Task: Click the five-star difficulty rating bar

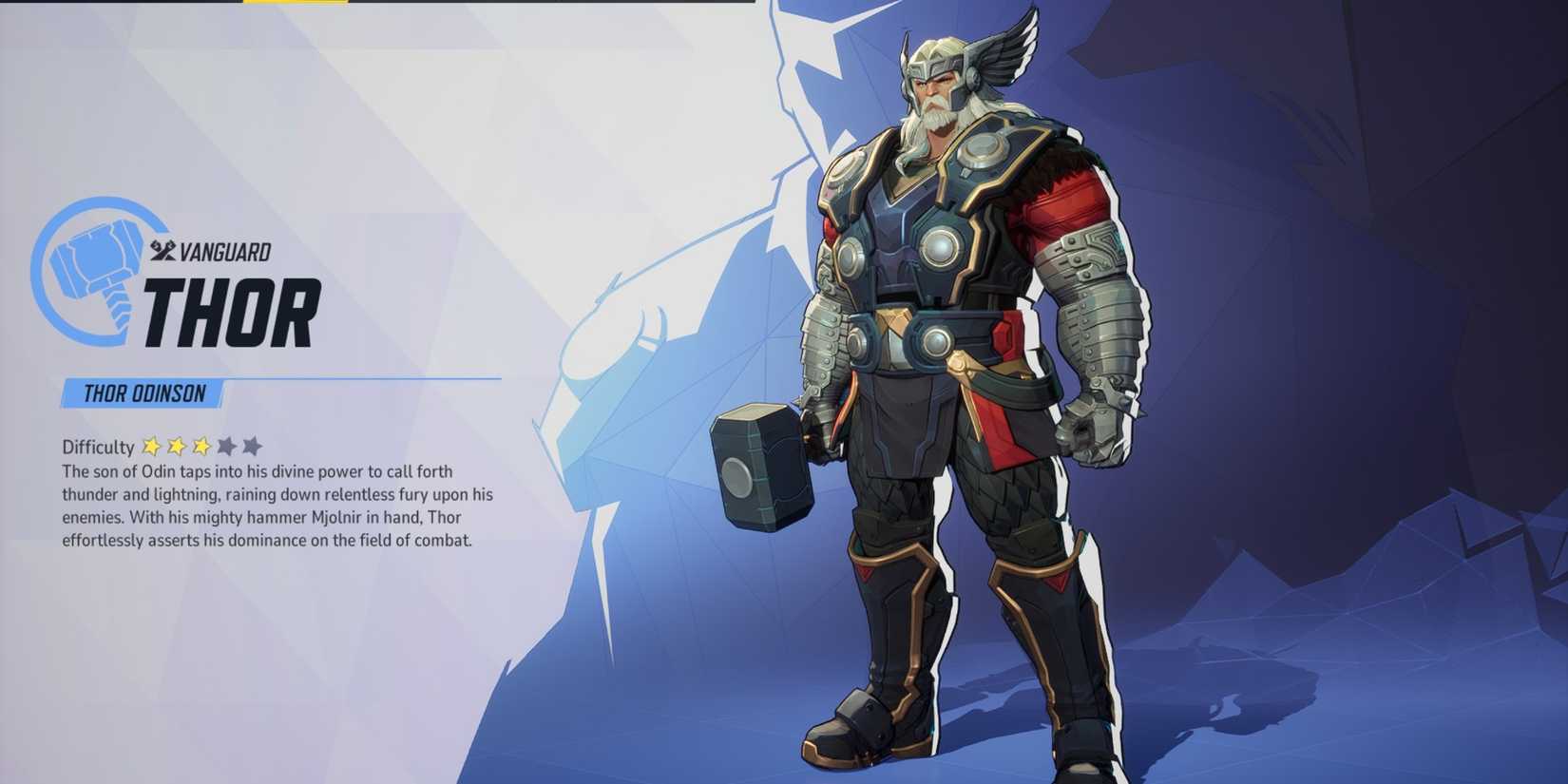Action: pyautogui.click(x=201, y=446)
